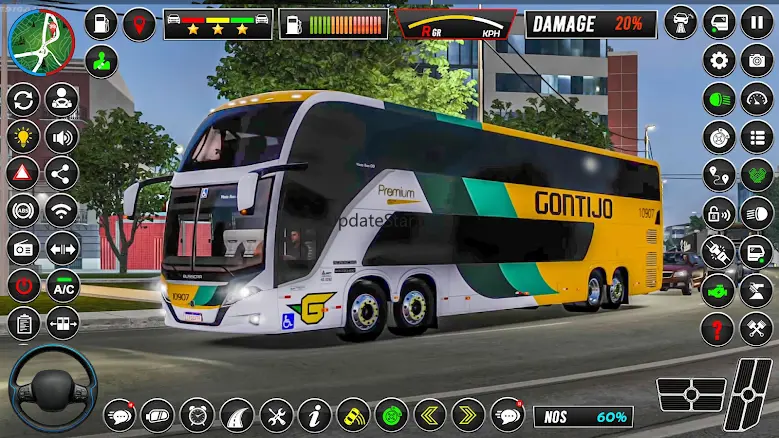This screenshot has width=779, height=438.
Task: Open the red question mark help
Action: (719, 327)
